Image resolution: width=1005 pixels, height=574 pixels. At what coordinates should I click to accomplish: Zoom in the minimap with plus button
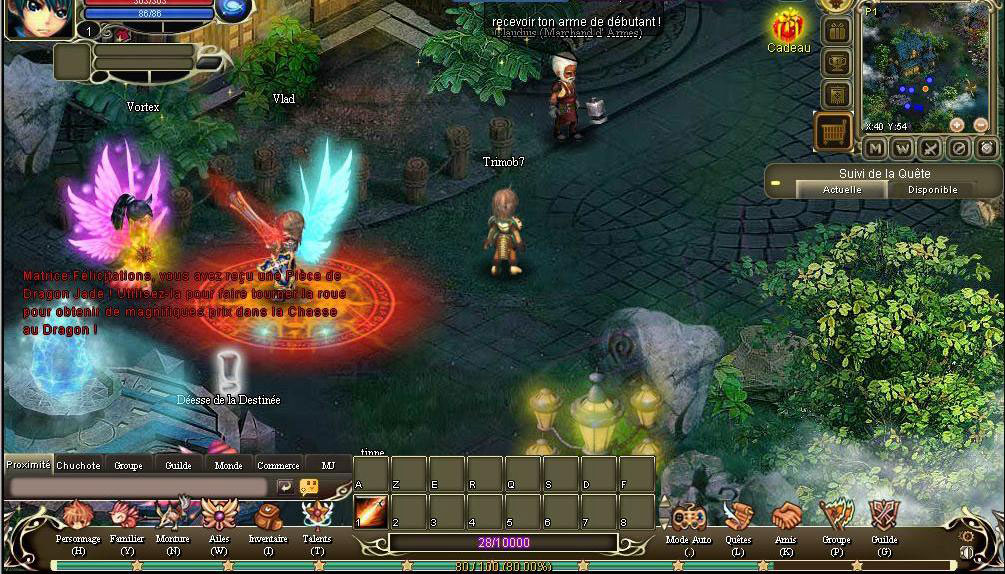(956, 125)
